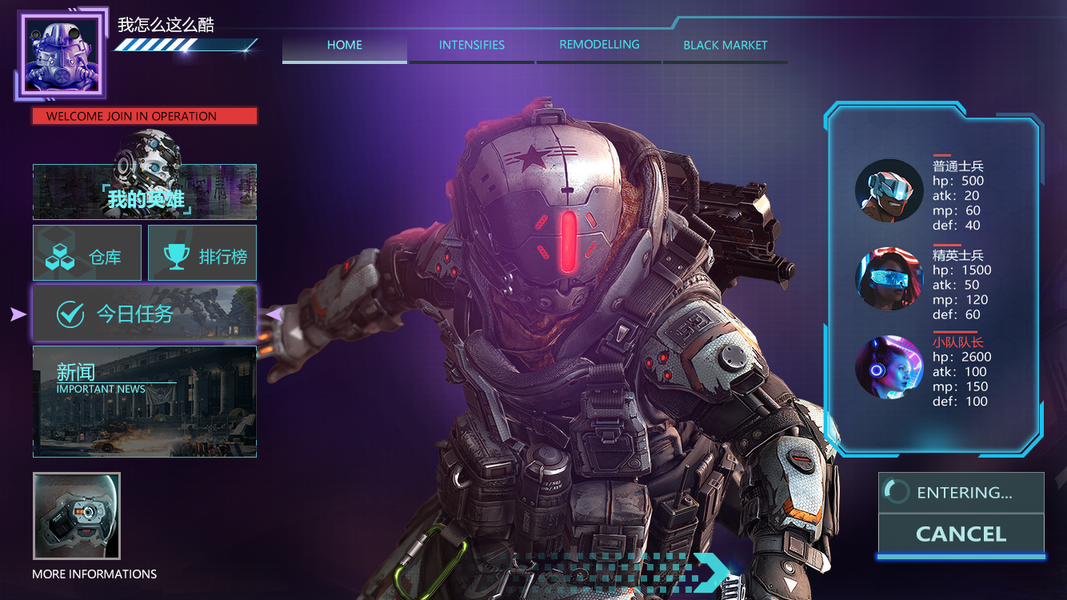Image resolution: width=1067 pixels, height=600 pixels.
Task: Switch to the HOME tab
Action: [344, 45]
